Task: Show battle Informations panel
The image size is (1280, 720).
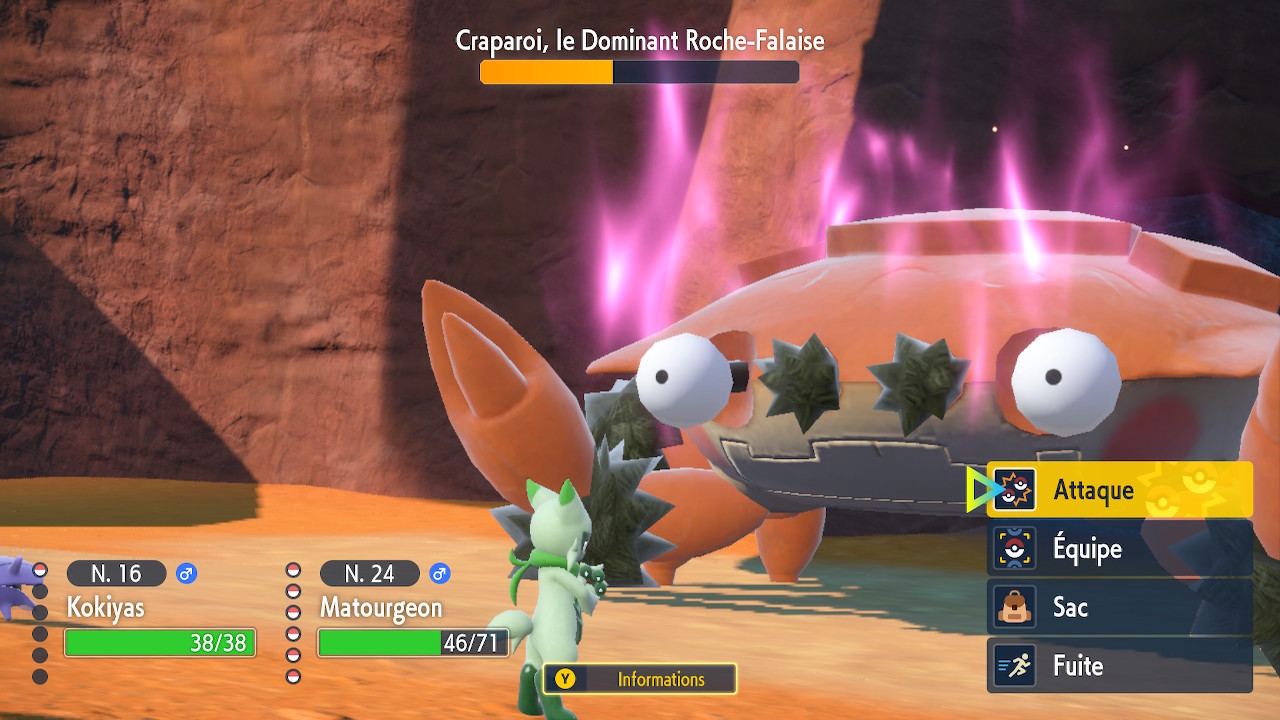Action: 640,679
